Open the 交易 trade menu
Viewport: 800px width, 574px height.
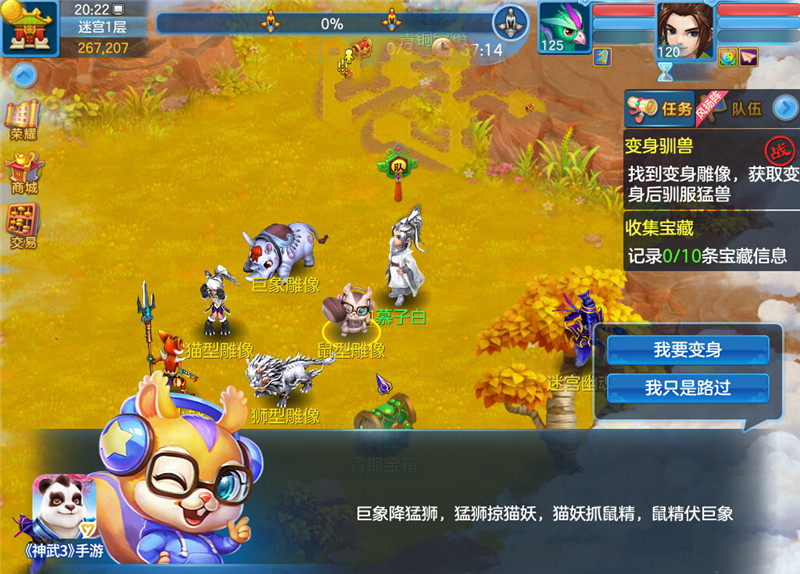click(23, 226)
